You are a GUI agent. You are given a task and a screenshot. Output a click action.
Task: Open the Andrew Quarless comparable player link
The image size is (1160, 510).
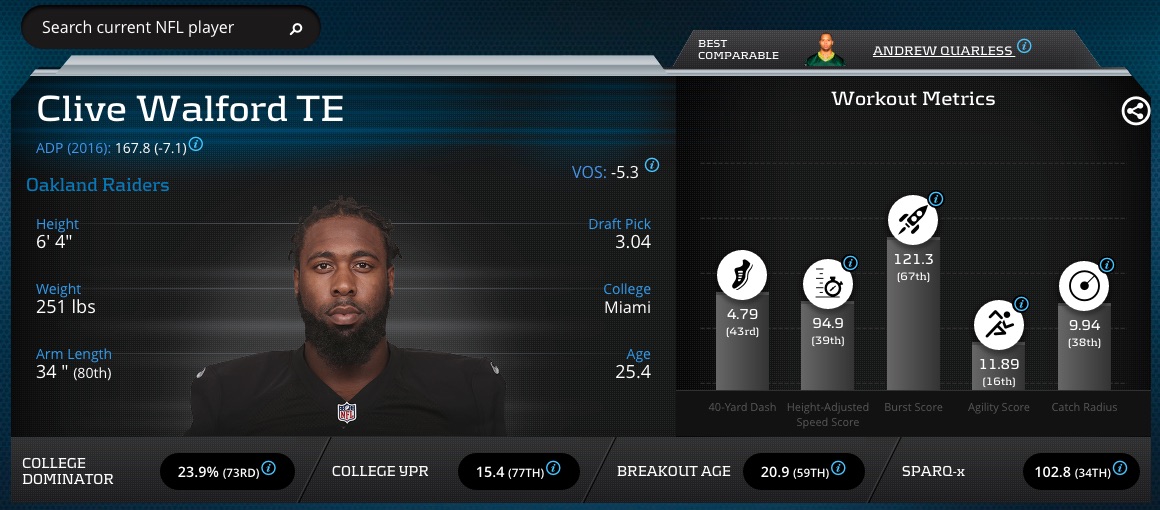coord(942,50)
